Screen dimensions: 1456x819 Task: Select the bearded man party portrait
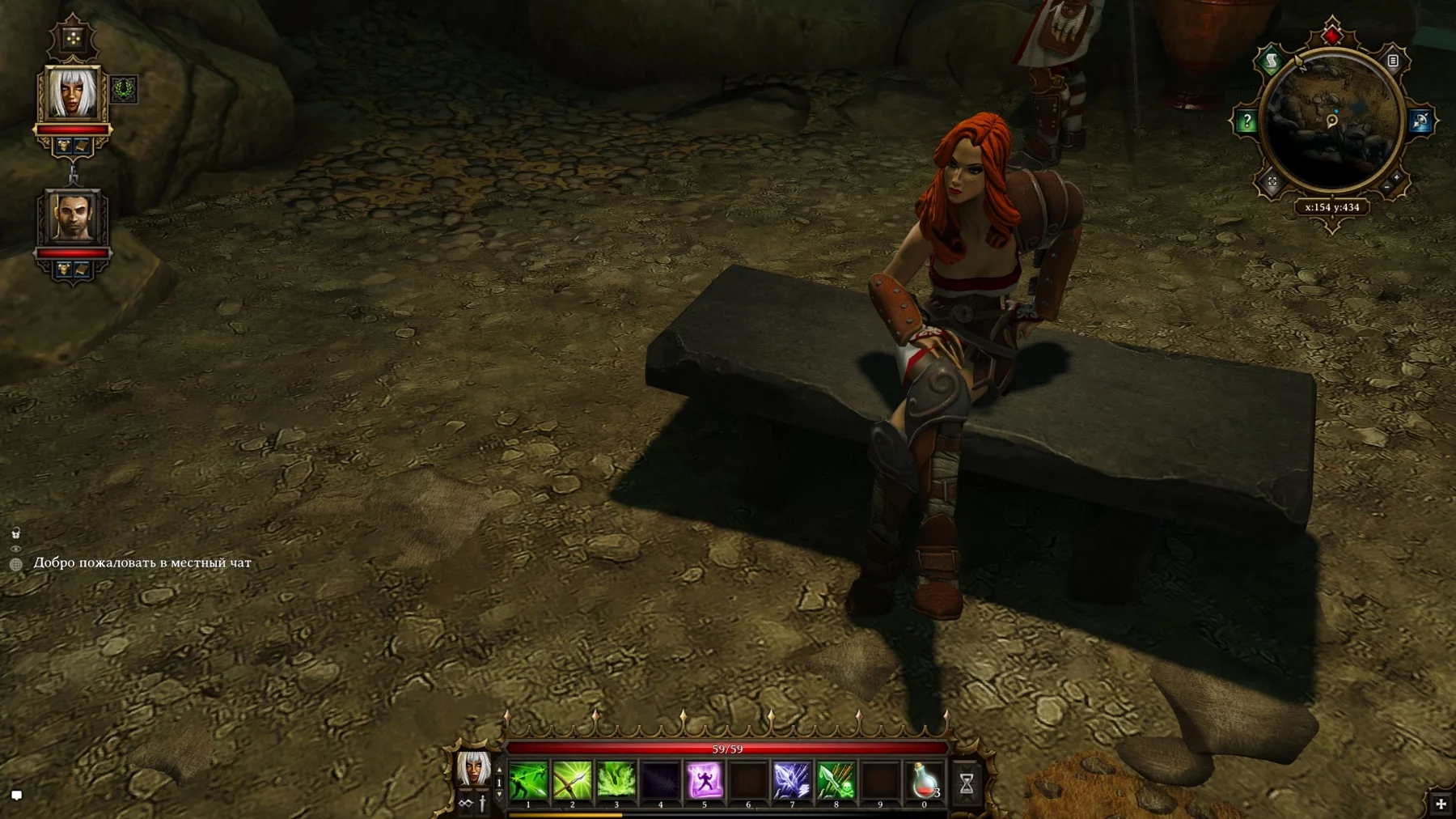point(73,217)
